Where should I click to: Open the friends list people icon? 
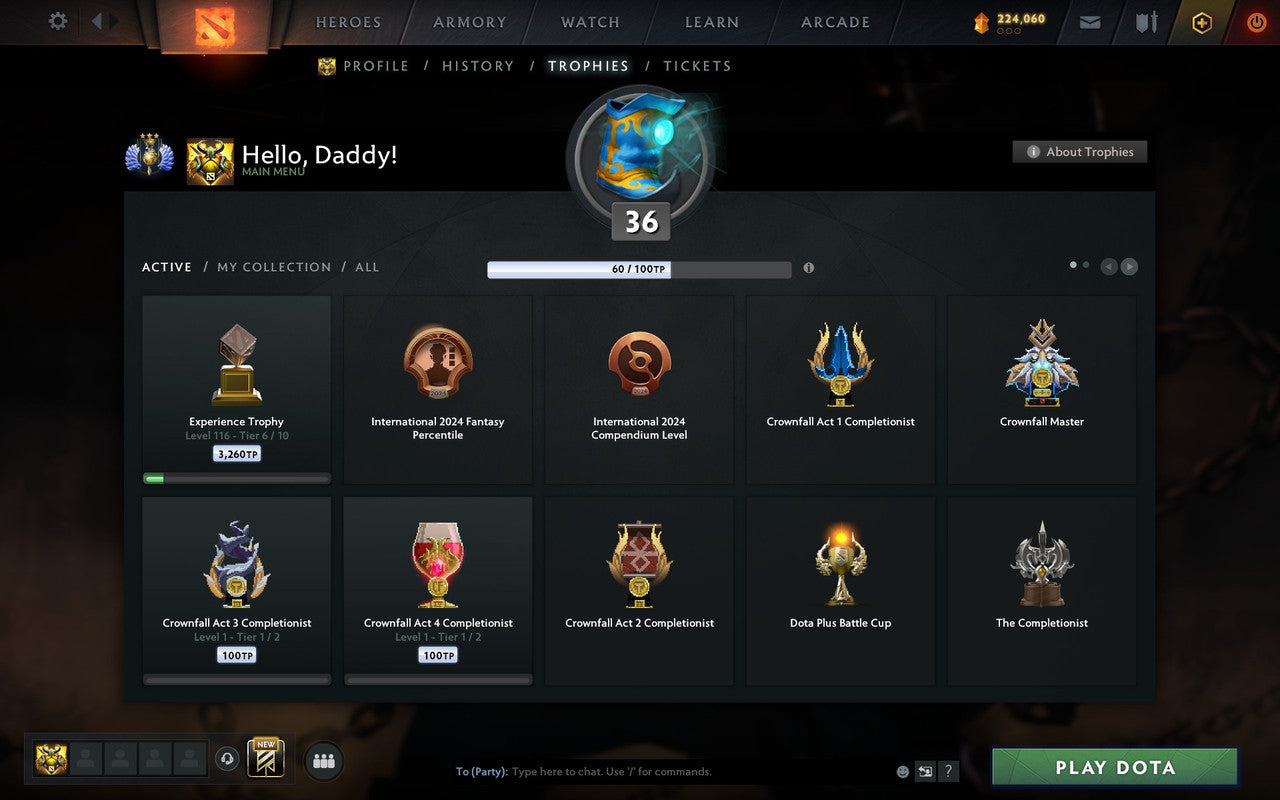(x=323, y=760)
